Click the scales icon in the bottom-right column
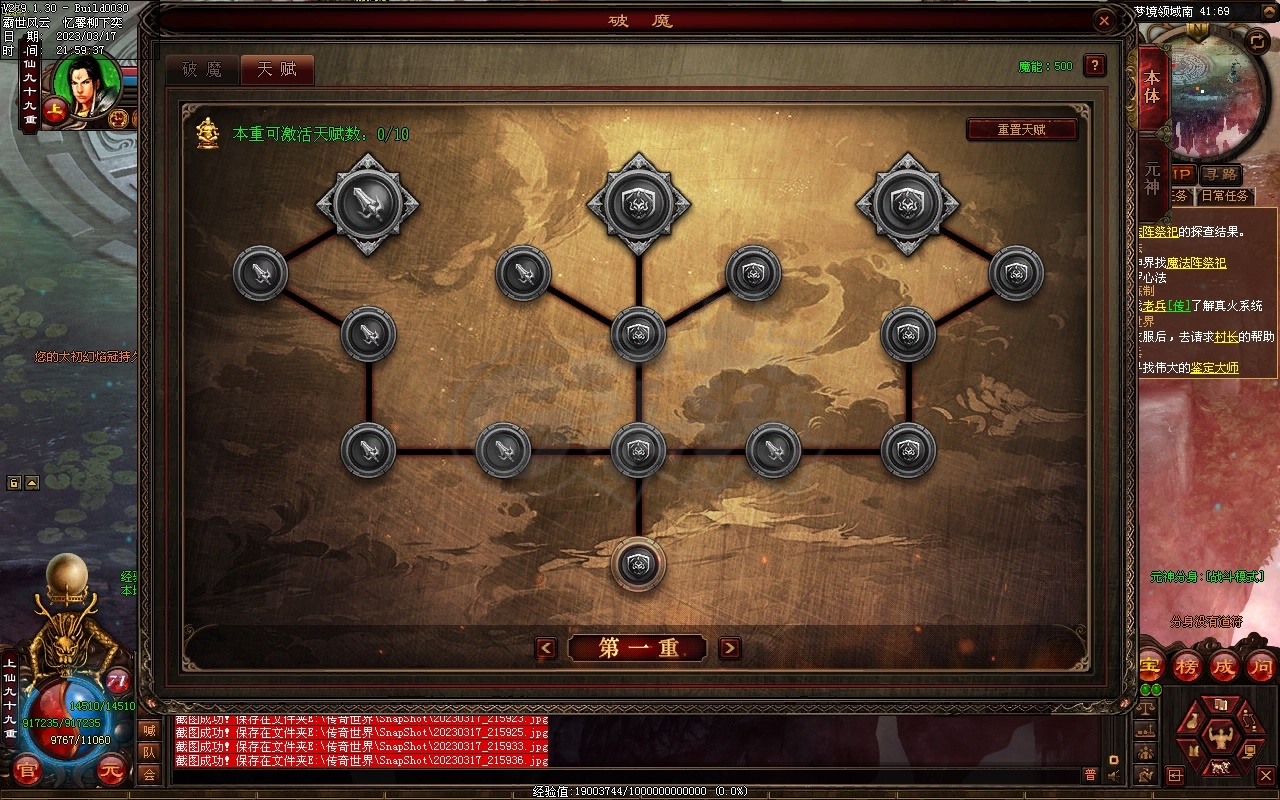The height and width of the screenshot is (800, 1280). (x=1147, y=708)
